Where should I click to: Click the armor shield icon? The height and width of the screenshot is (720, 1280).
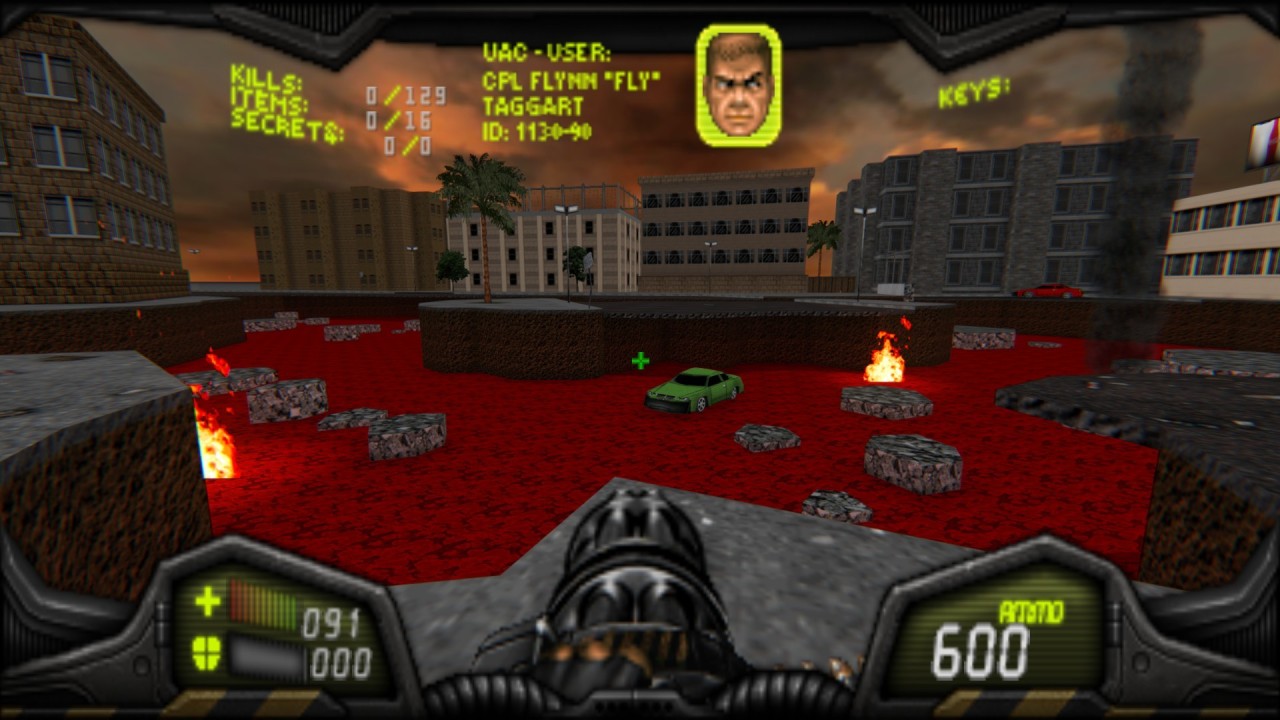pyautogui.click(x=206, y=653)
